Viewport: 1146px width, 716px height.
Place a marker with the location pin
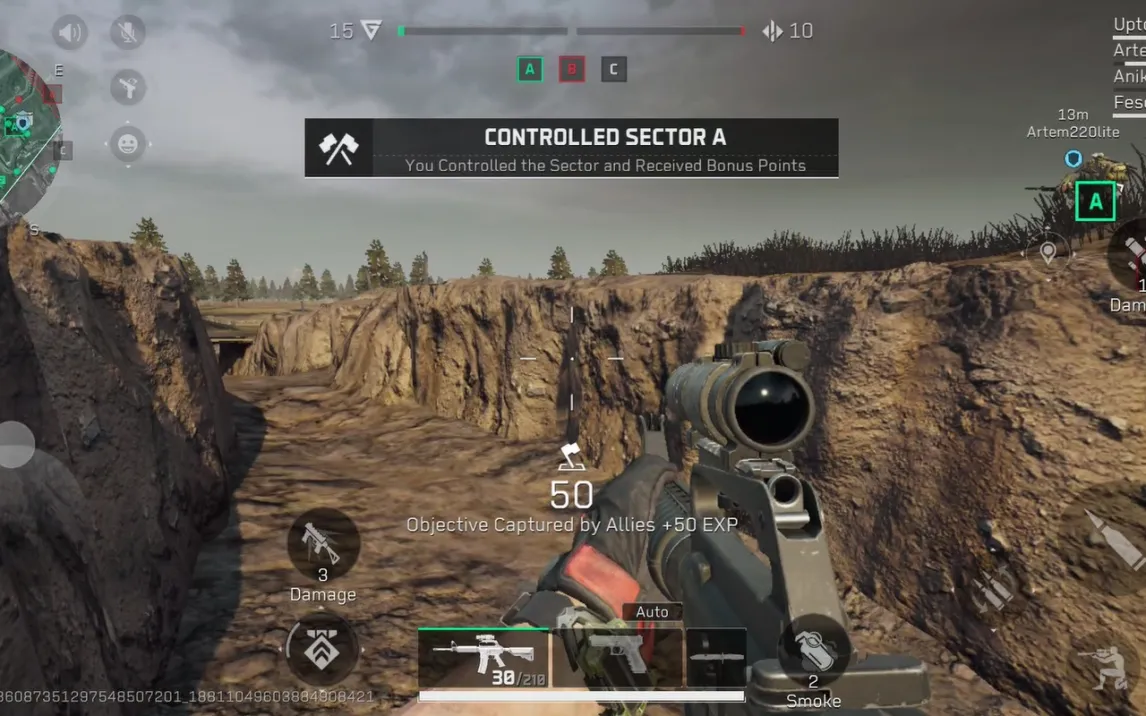pyautogui.click(x=1047, y=251)
